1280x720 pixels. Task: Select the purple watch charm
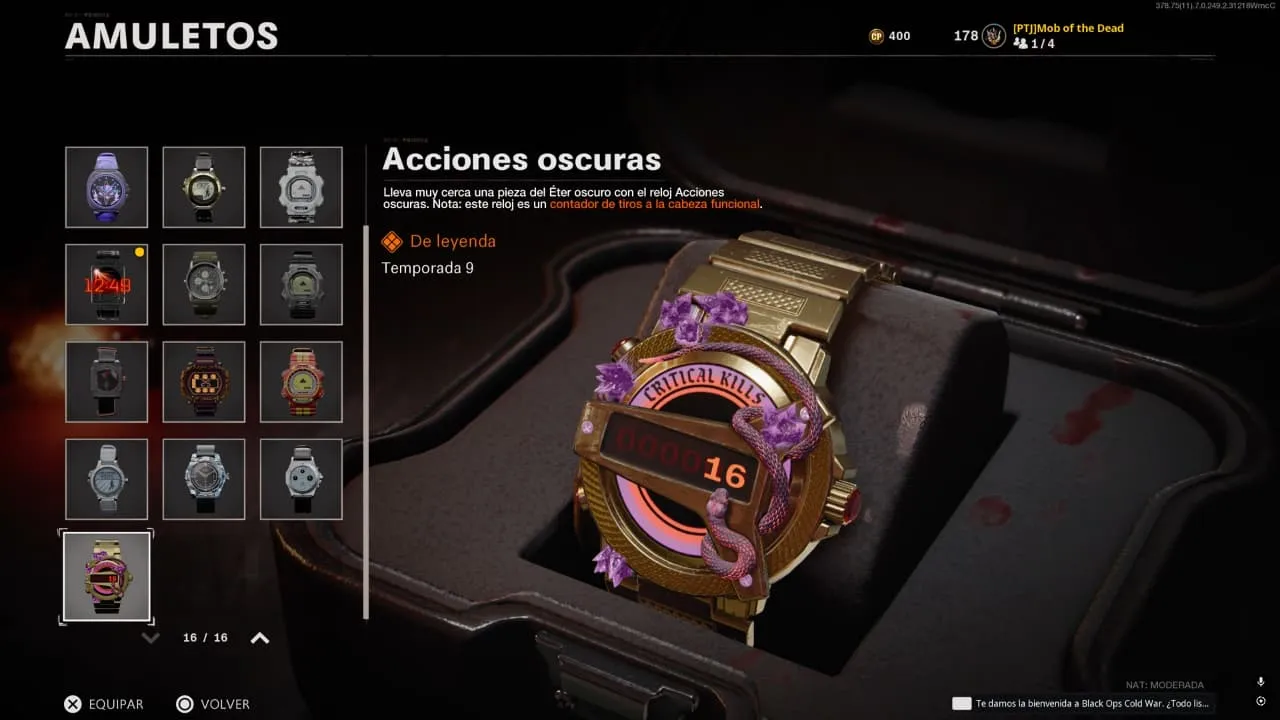(x=106, y=187)
